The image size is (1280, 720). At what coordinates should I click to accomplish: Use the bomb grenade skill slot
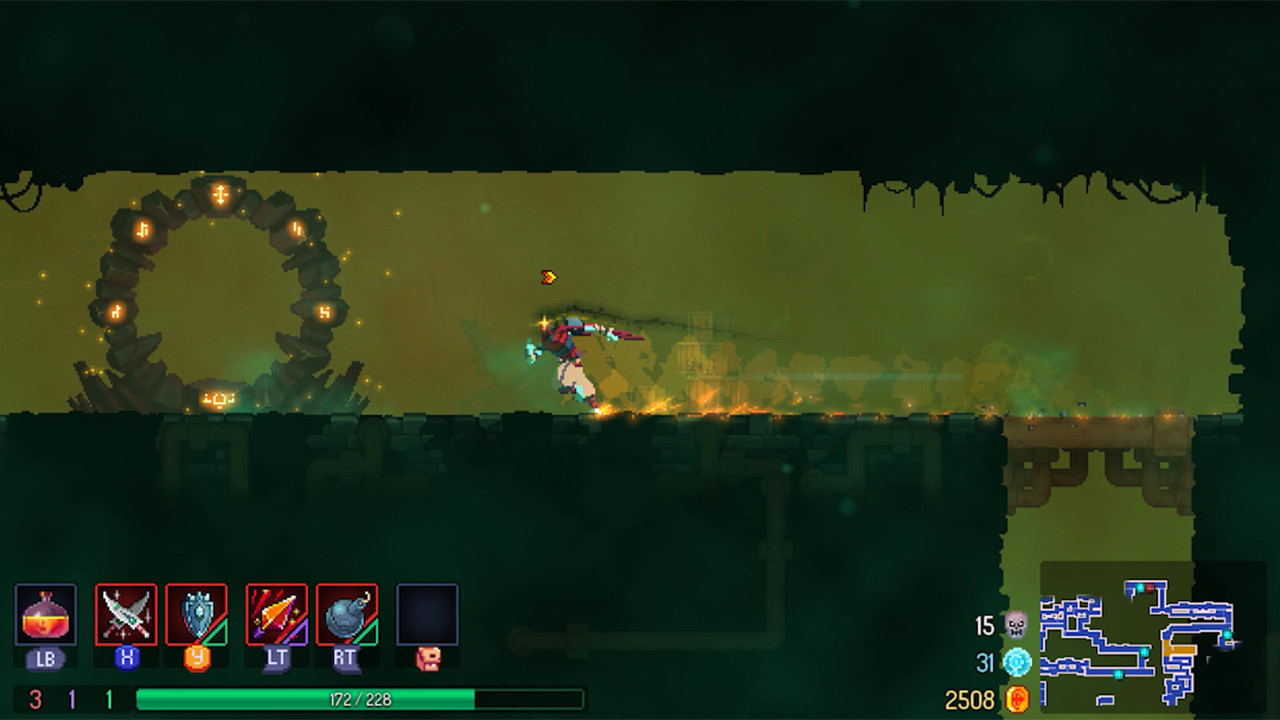[347, 614]
